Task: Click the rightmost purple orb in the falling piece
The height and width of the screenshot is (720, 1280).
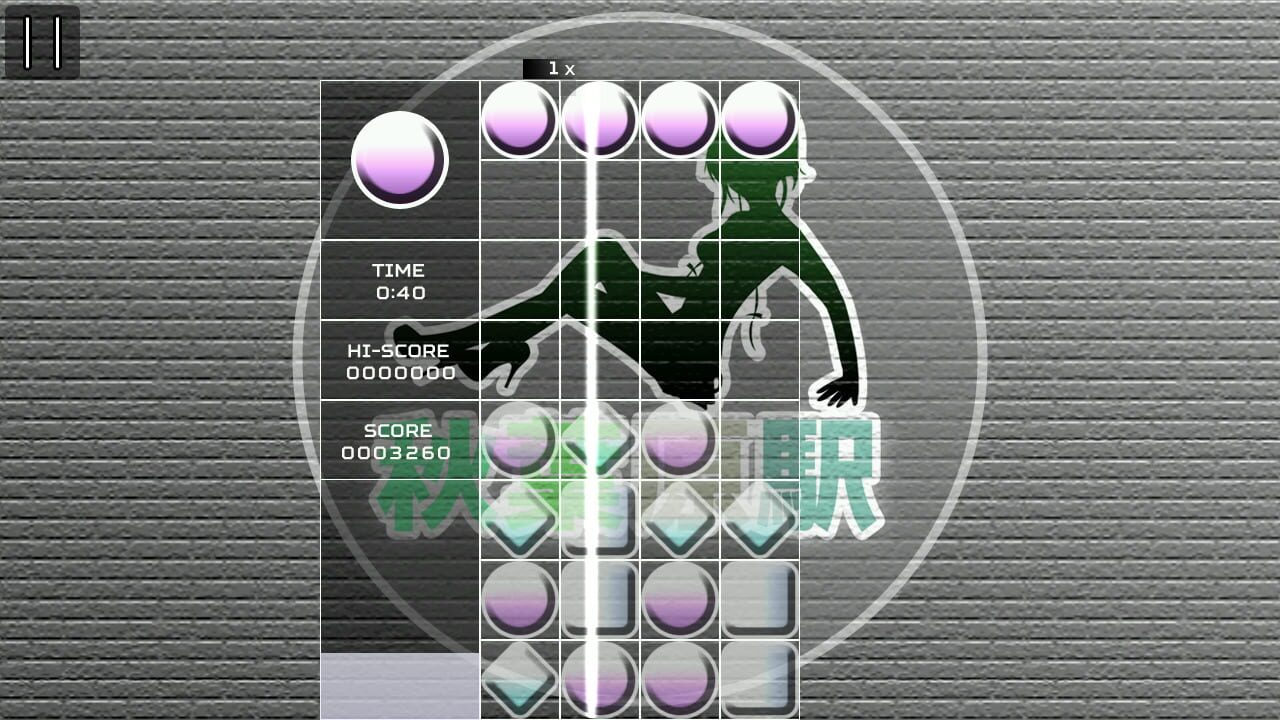Action: coord(760,120)
